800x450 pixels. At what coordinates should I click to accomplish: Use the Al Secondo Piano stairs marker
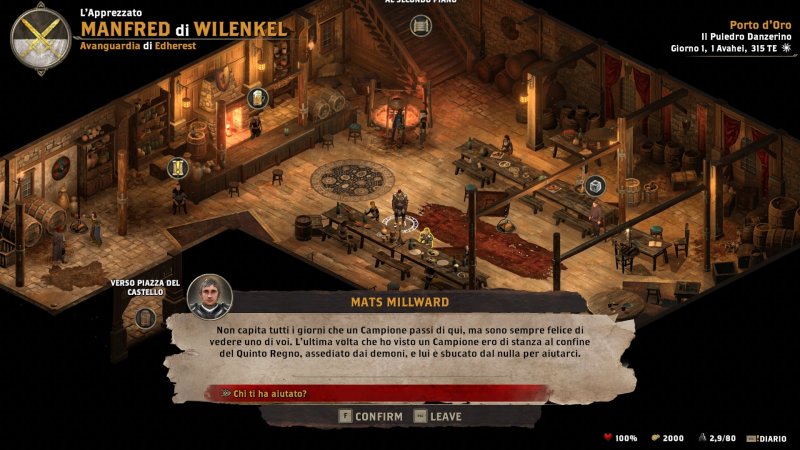(421, 25)
